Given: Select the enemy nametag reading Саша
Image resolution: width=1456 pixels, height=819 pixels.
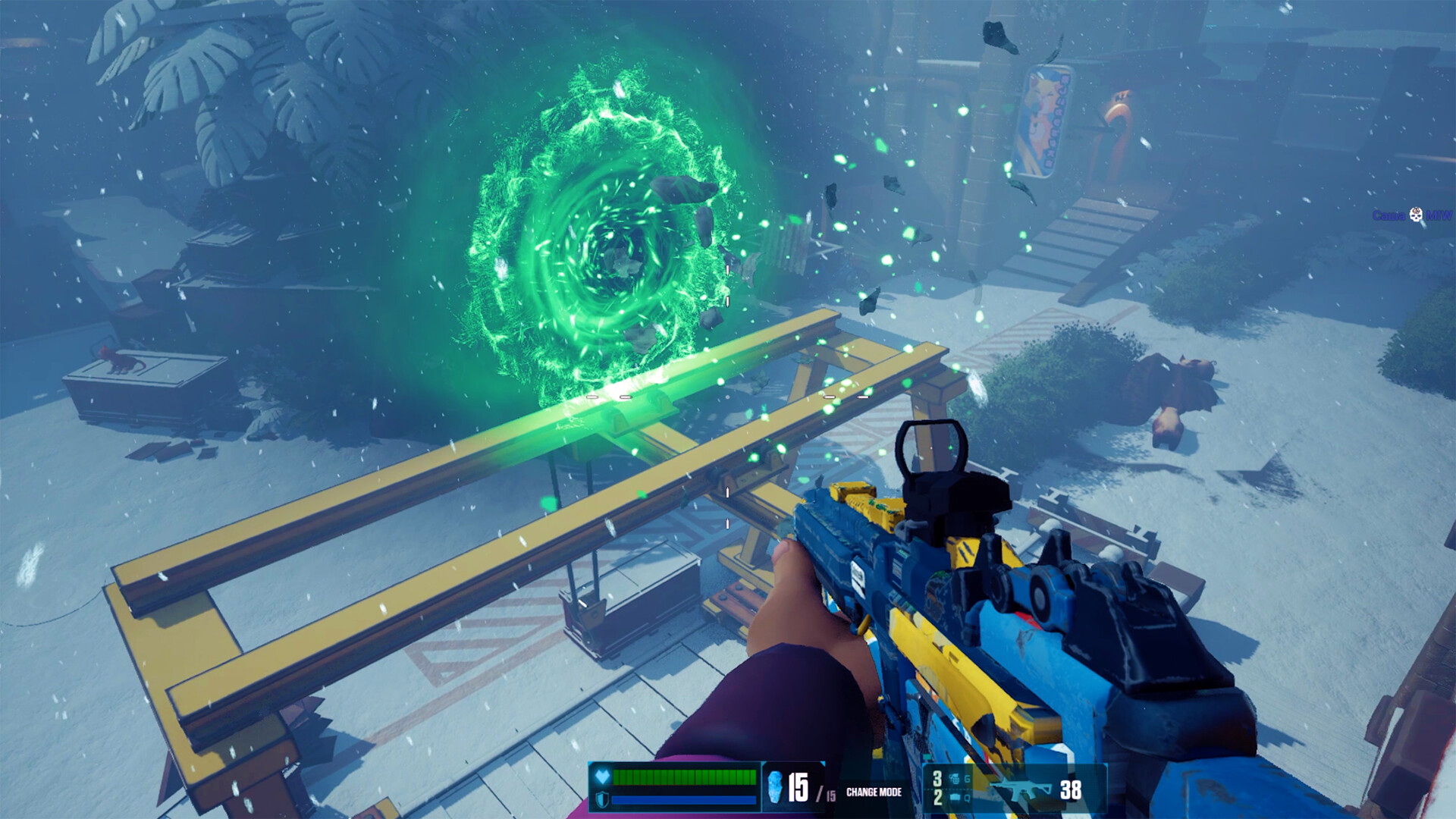Looking at the screenshot, I should pyautogui.click(x=1388, y=215).
